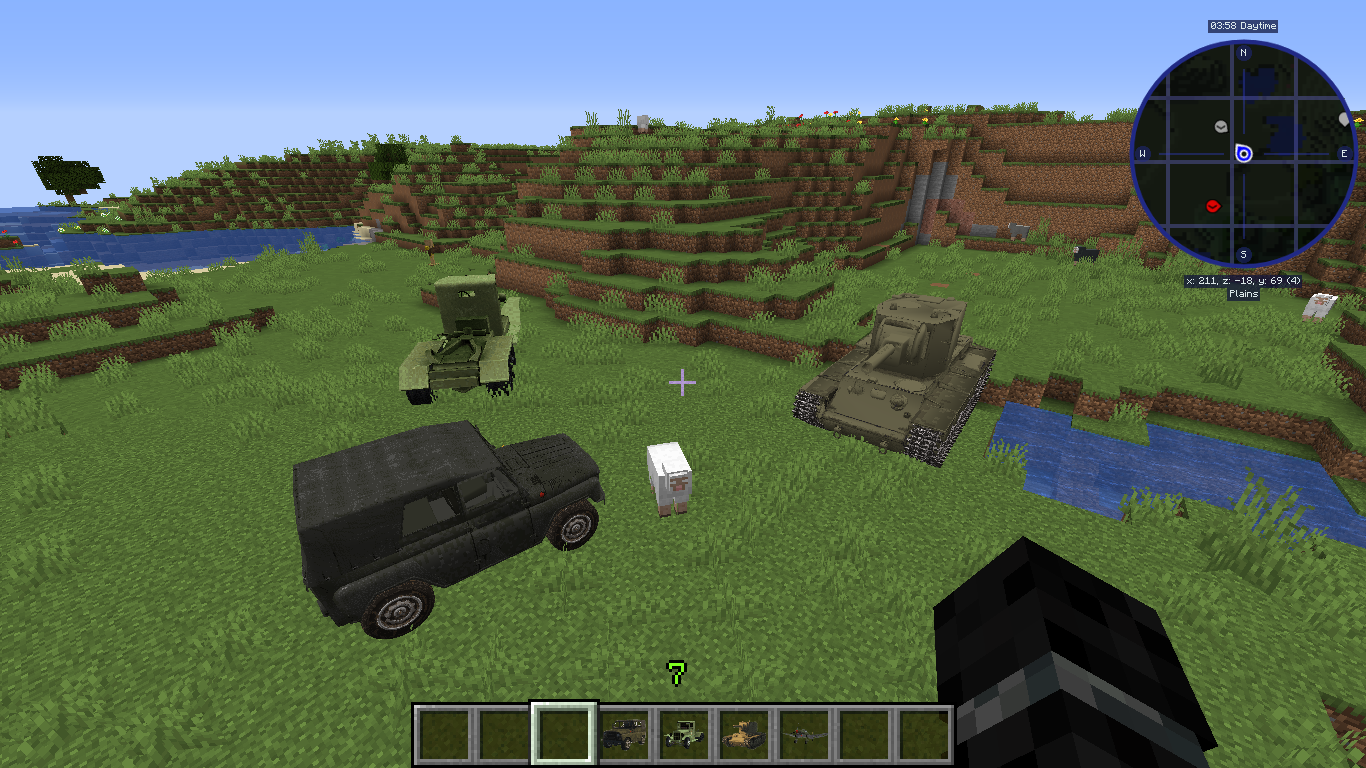Click the Plains biome label
Viewport: 1366px width, 768px height.
(x=1243, y=293)
